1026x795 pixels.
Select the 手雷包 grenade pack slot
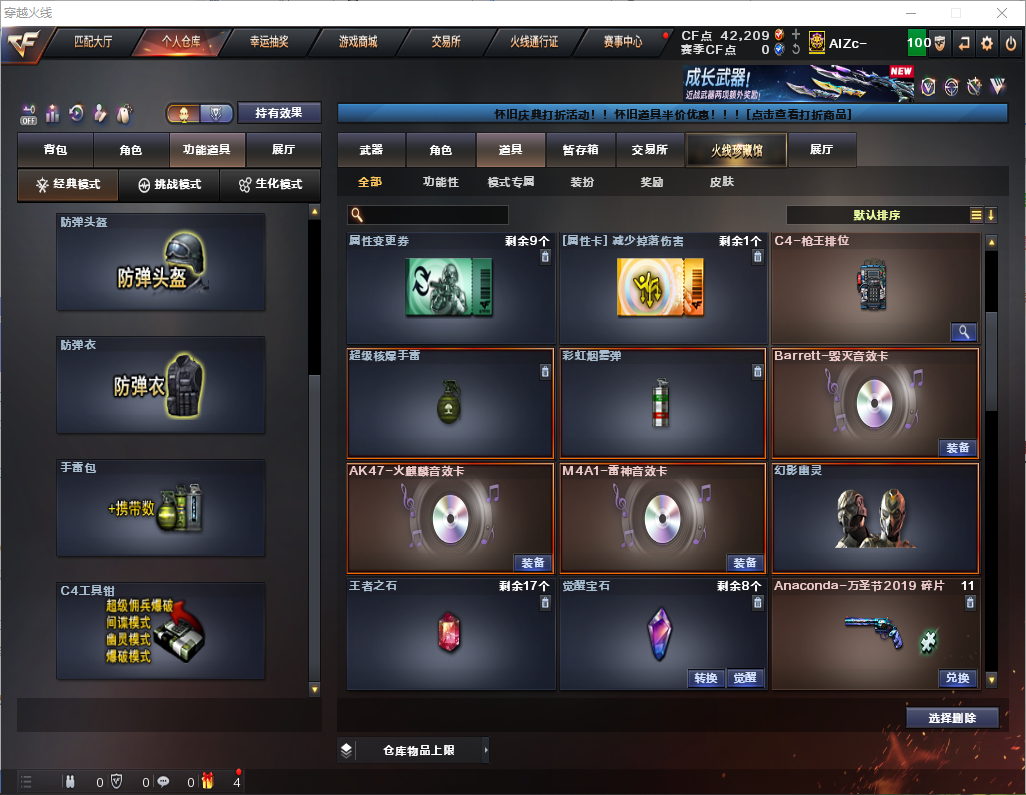(x=161, y=508)
